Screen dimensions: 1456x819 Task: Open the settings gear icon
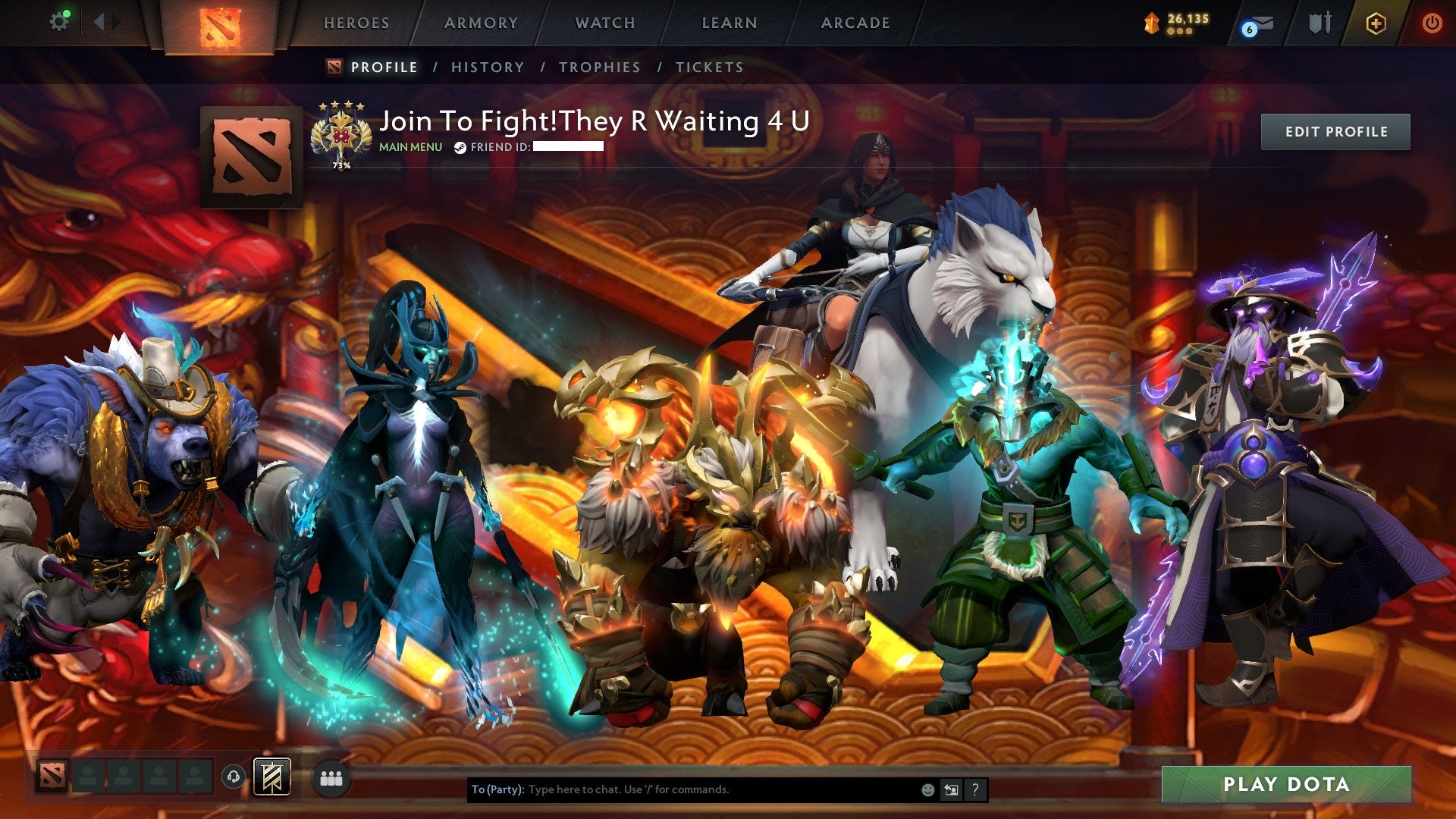tap(59, 20)
